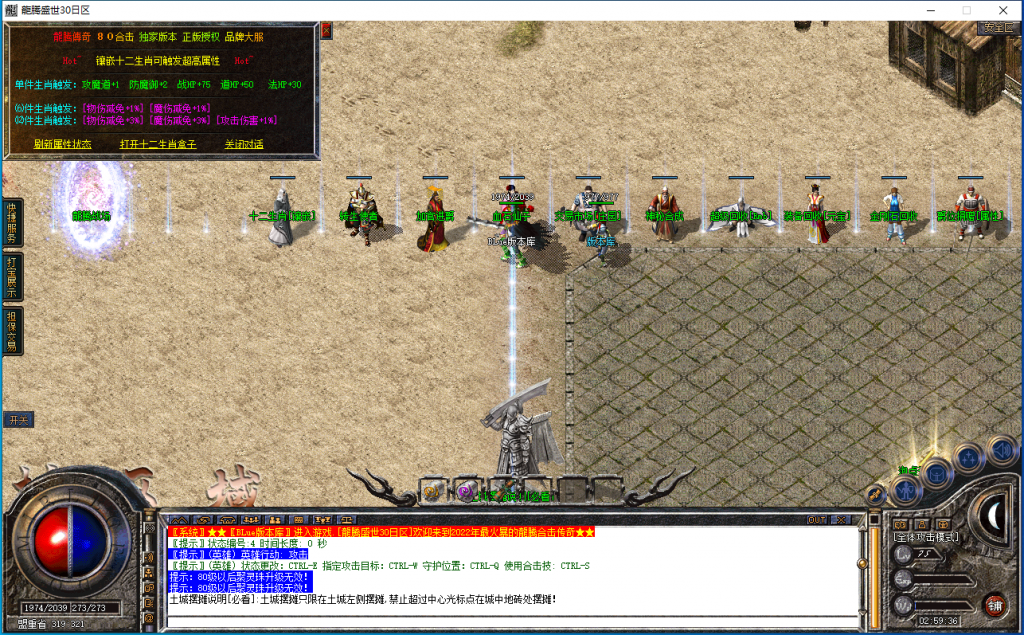Open the 安全区 map label button
The image size is (1024, 635).
(998, 28)
